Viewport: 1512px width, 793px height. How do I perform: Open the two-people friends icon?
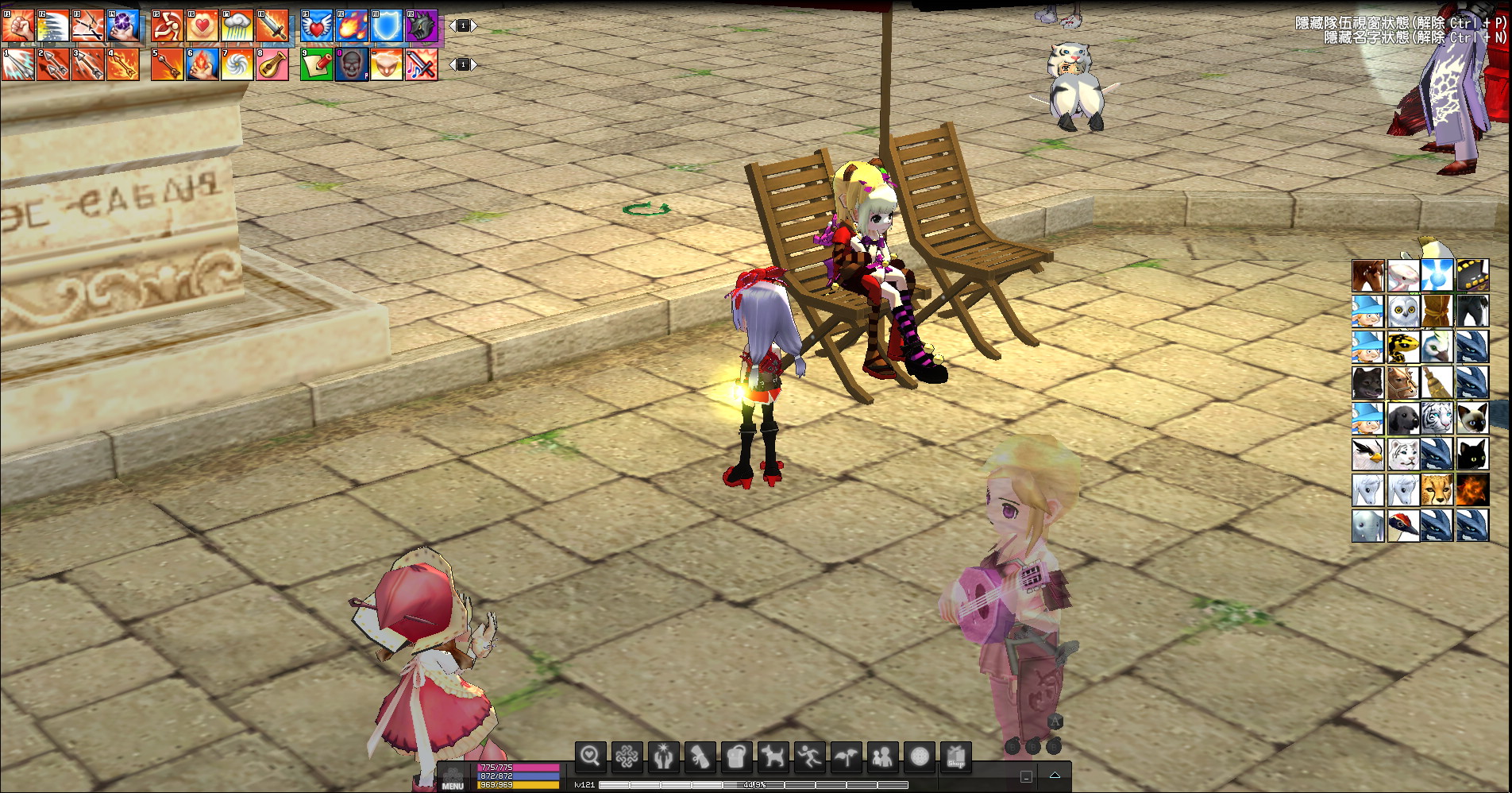(x=882, y=756)
